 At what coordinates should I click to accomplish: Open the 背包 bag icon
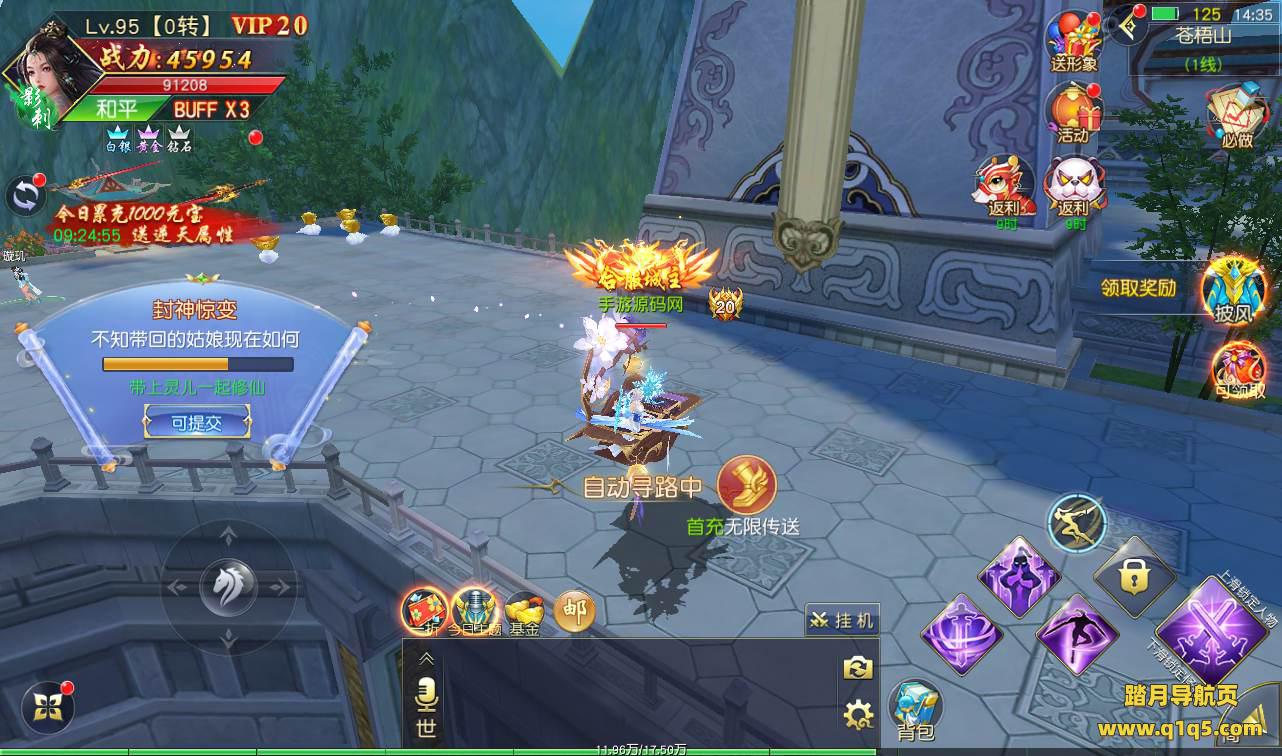click(x=914, y=709)
